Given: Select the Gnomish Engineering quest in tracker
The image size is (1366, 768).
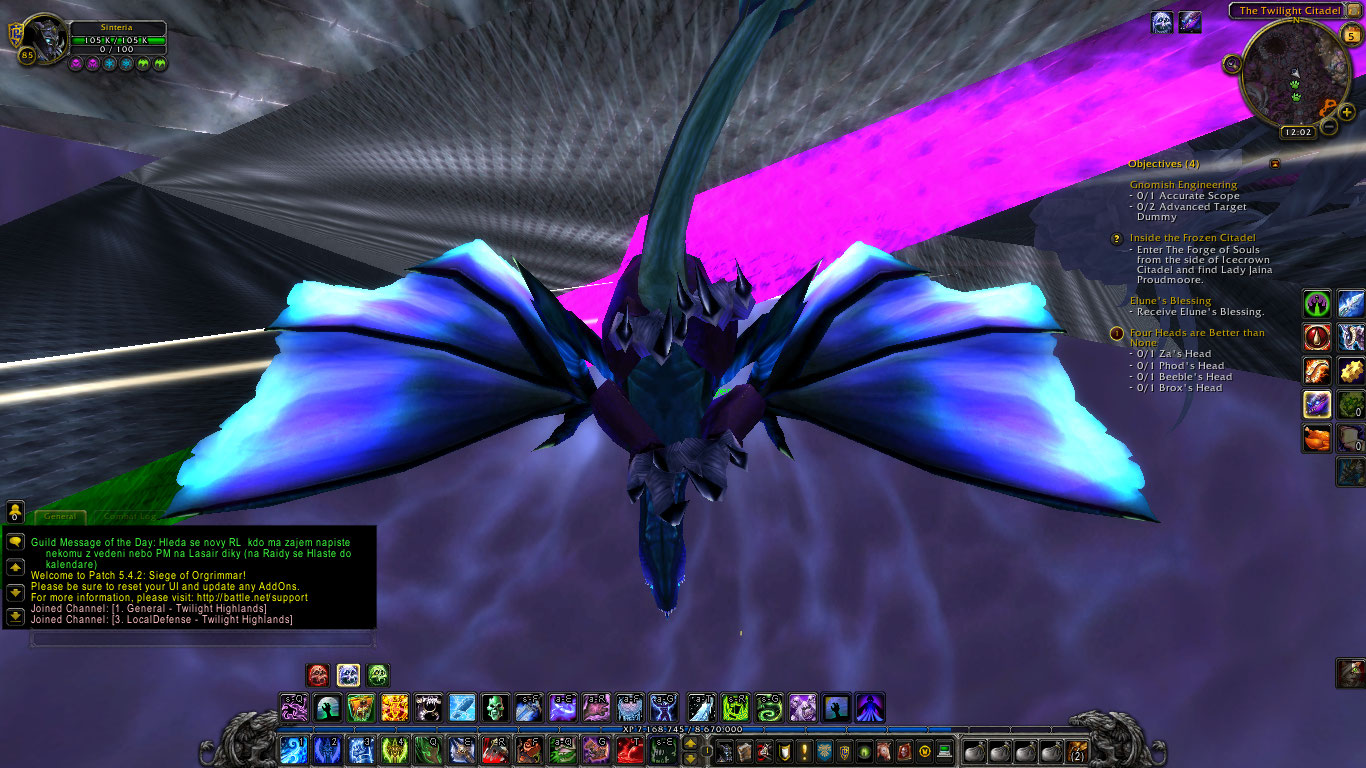Looking at the screenshot, I should coord(1183,185).
